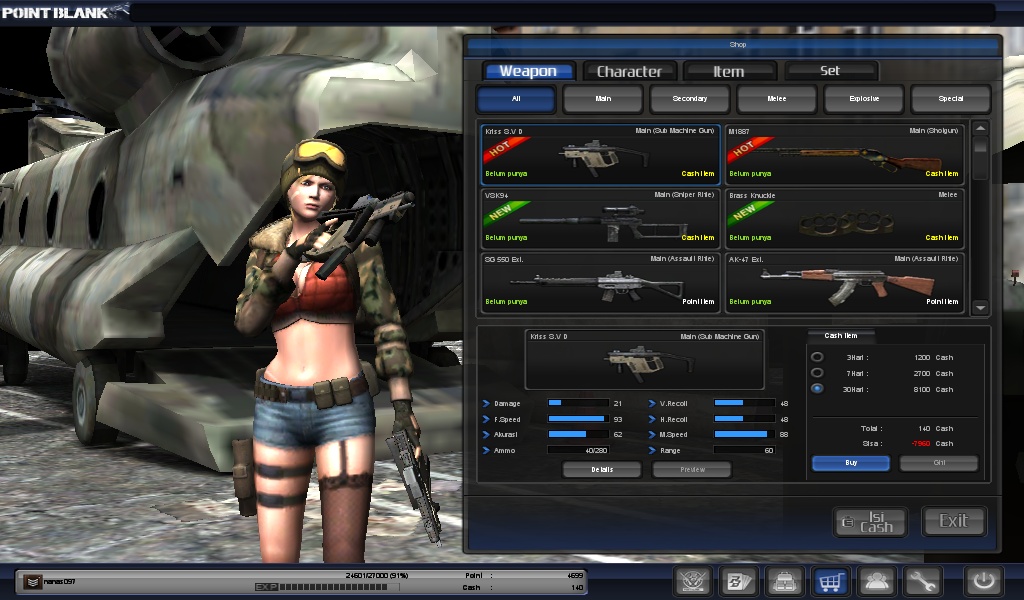Open the wrench settings icon
The image size is (1024, 600).
coord(922,581)
